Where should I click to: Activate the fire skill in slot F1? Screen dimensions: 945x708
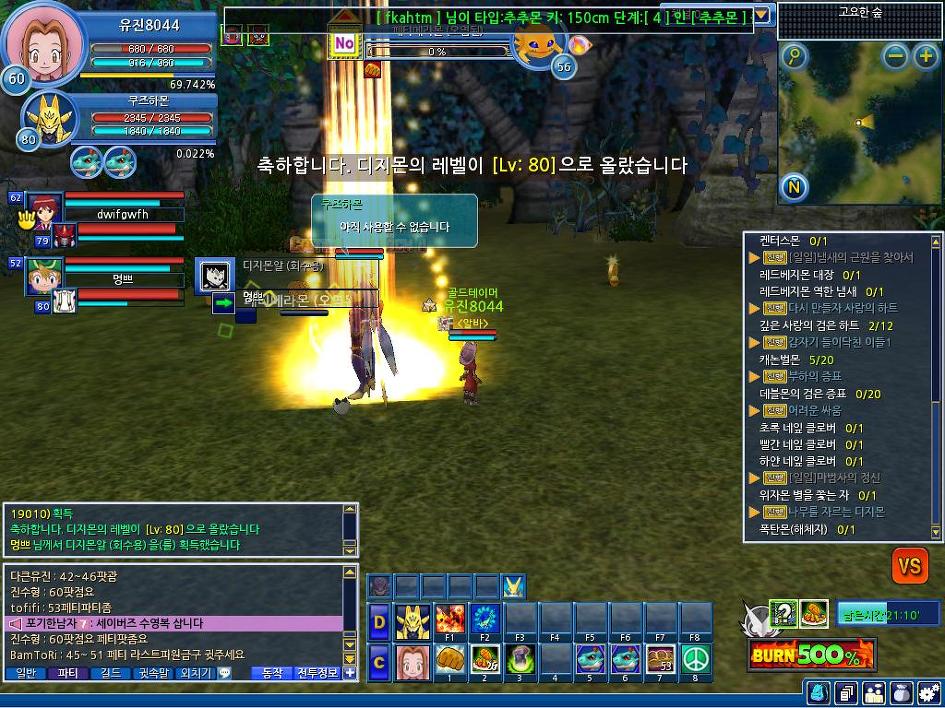click(450, 619)
